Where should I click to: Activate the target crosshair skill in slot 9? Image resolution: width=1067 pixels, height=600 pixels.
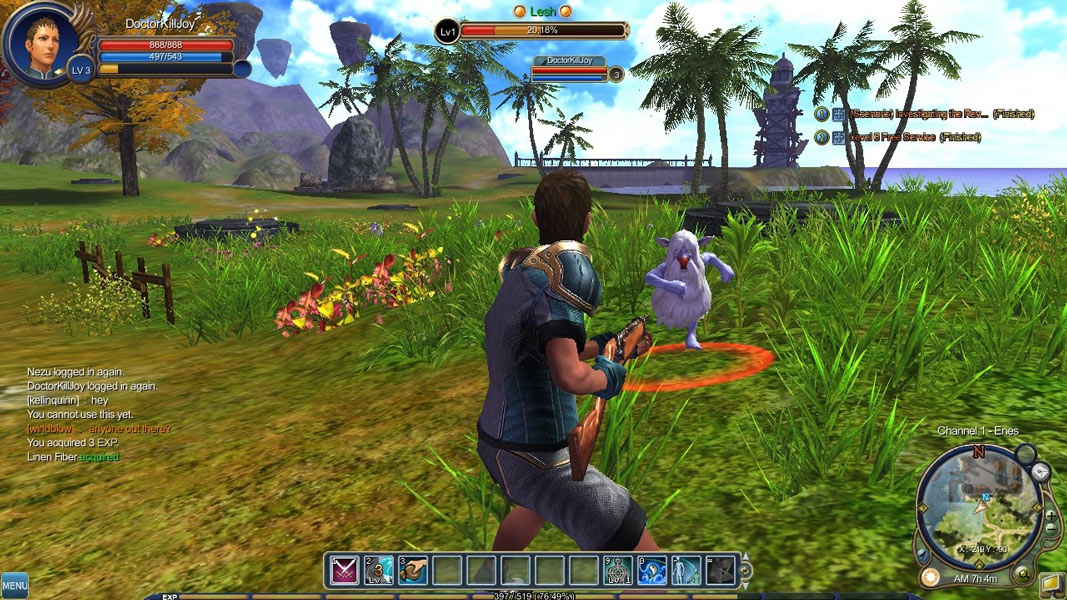(618, 570)
